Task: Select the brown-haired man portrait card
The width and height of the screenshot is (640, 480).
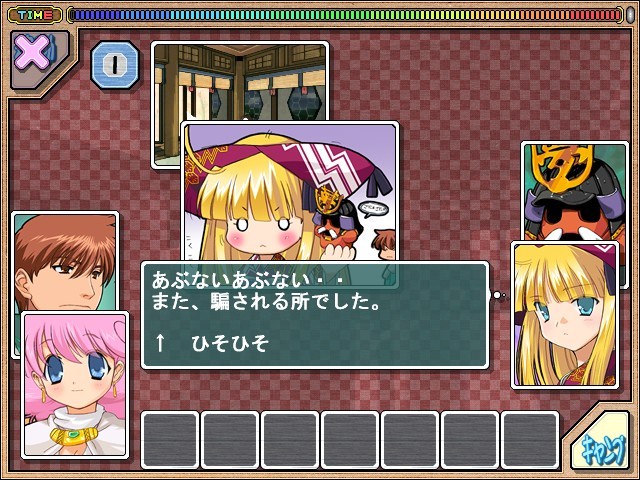Action: (x=58, y=262)
